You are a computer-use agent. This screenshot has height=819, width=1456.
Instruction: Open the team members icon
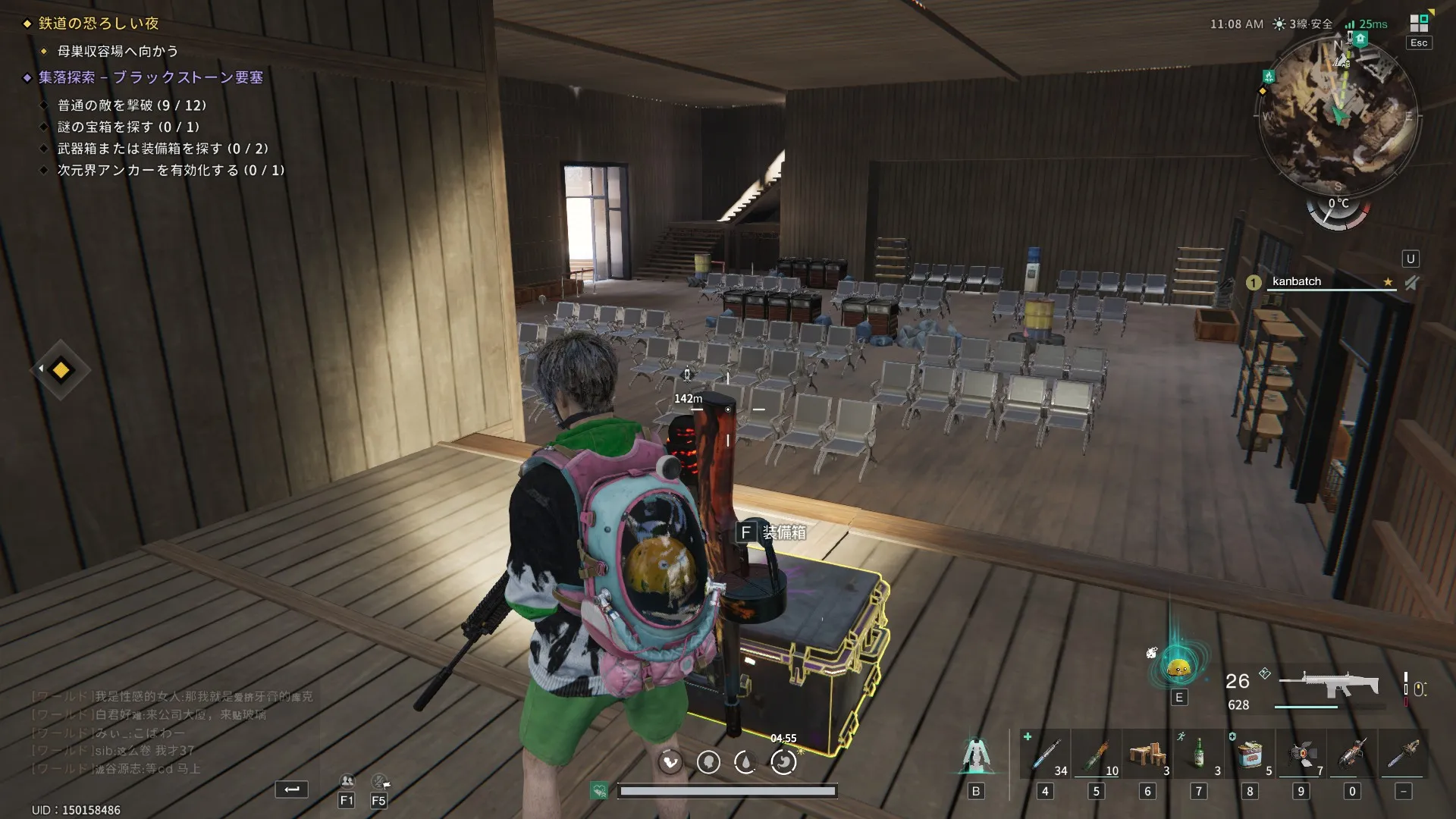pos(347,781)
